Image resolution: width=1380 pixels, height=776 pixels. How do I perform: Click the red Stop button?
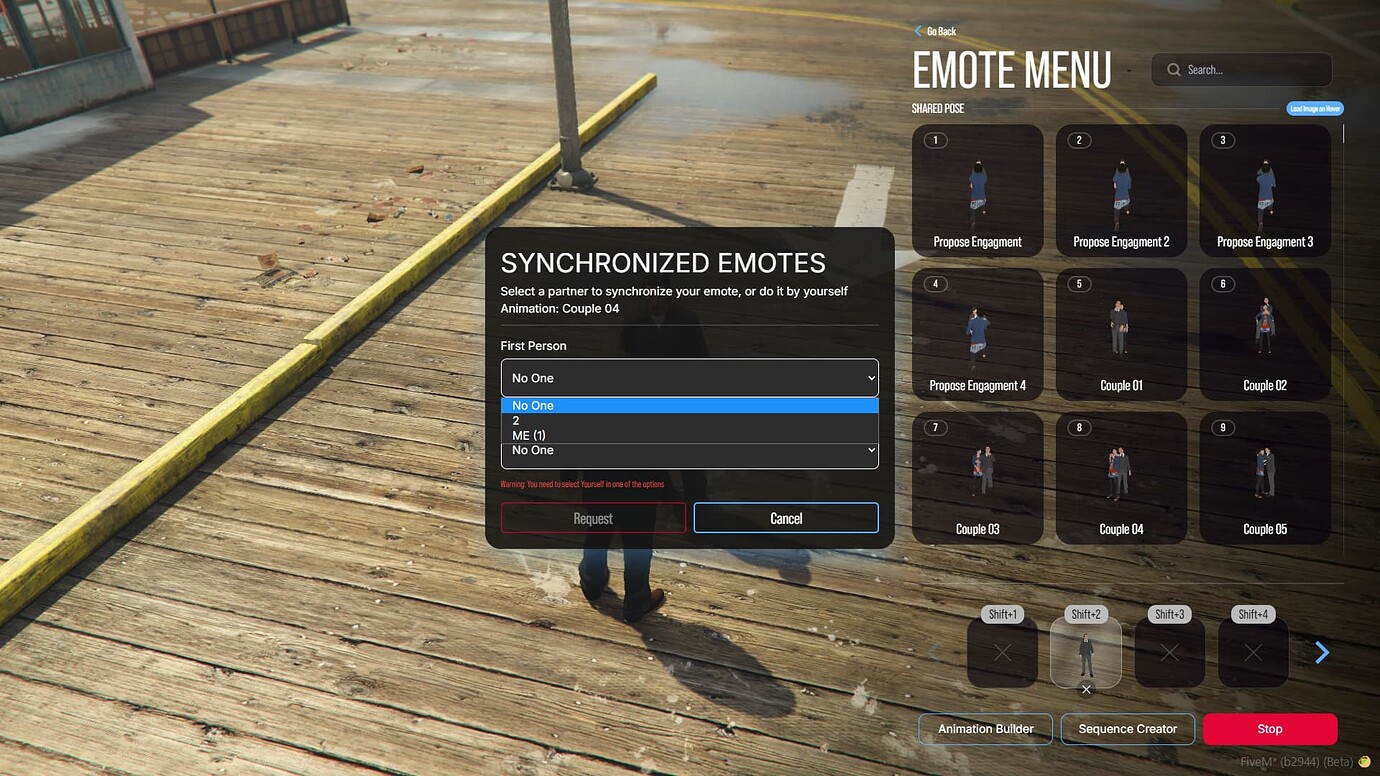click(1269, 729)
